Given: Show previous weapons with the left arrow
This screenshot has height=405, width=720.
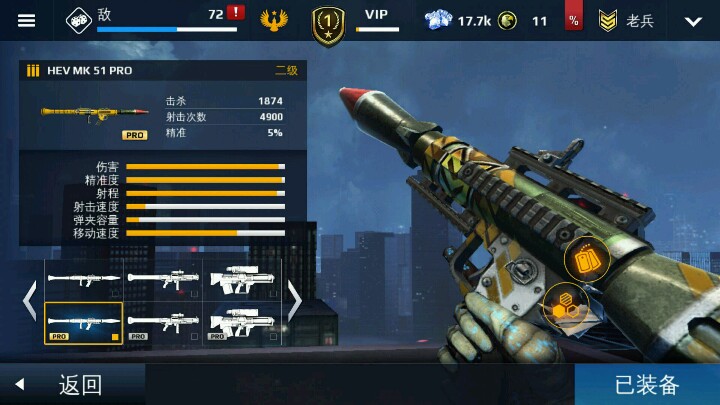Looking at the screenshot, I should pyautogui.click(x=29, y=301).
